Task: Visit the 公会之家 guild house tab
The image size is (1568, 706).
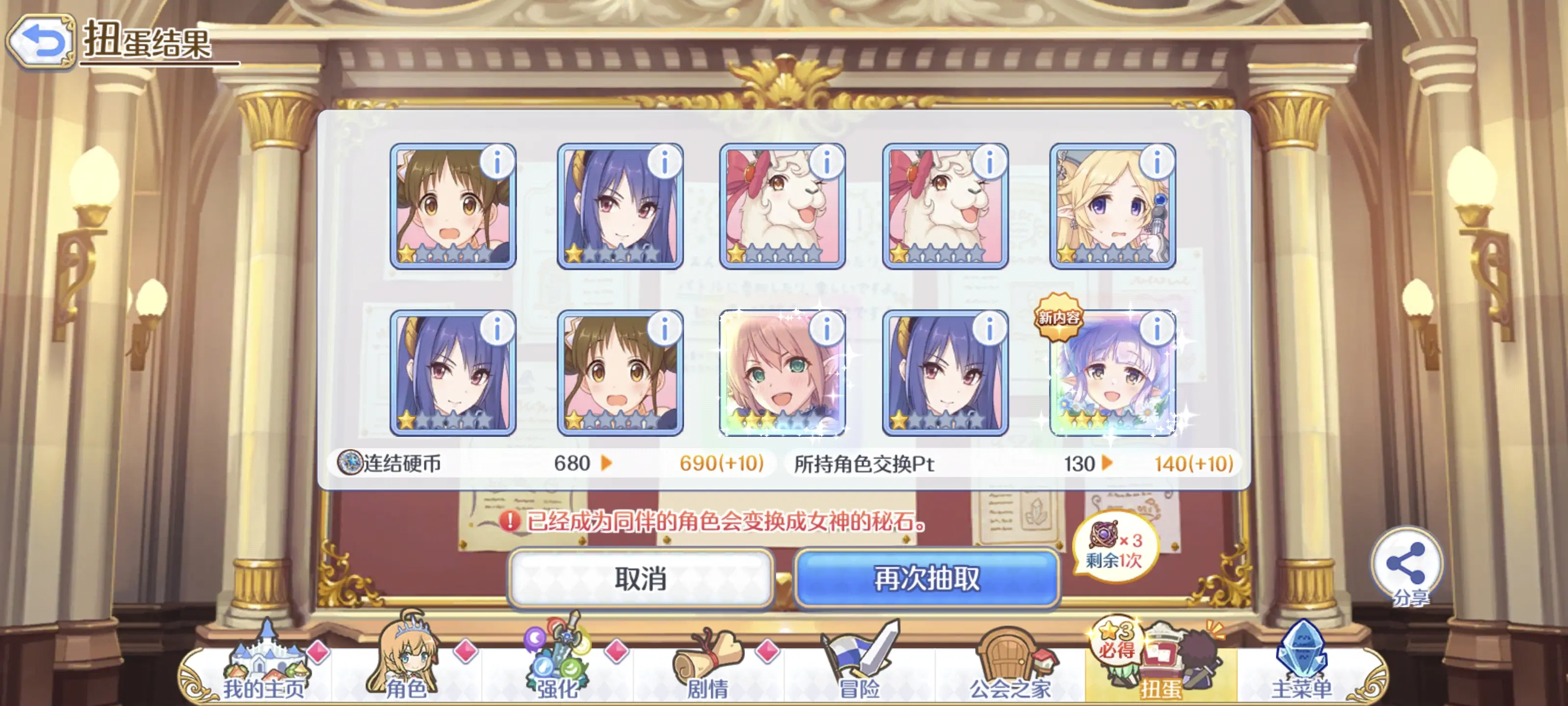Action: (x=1010, y=668)
